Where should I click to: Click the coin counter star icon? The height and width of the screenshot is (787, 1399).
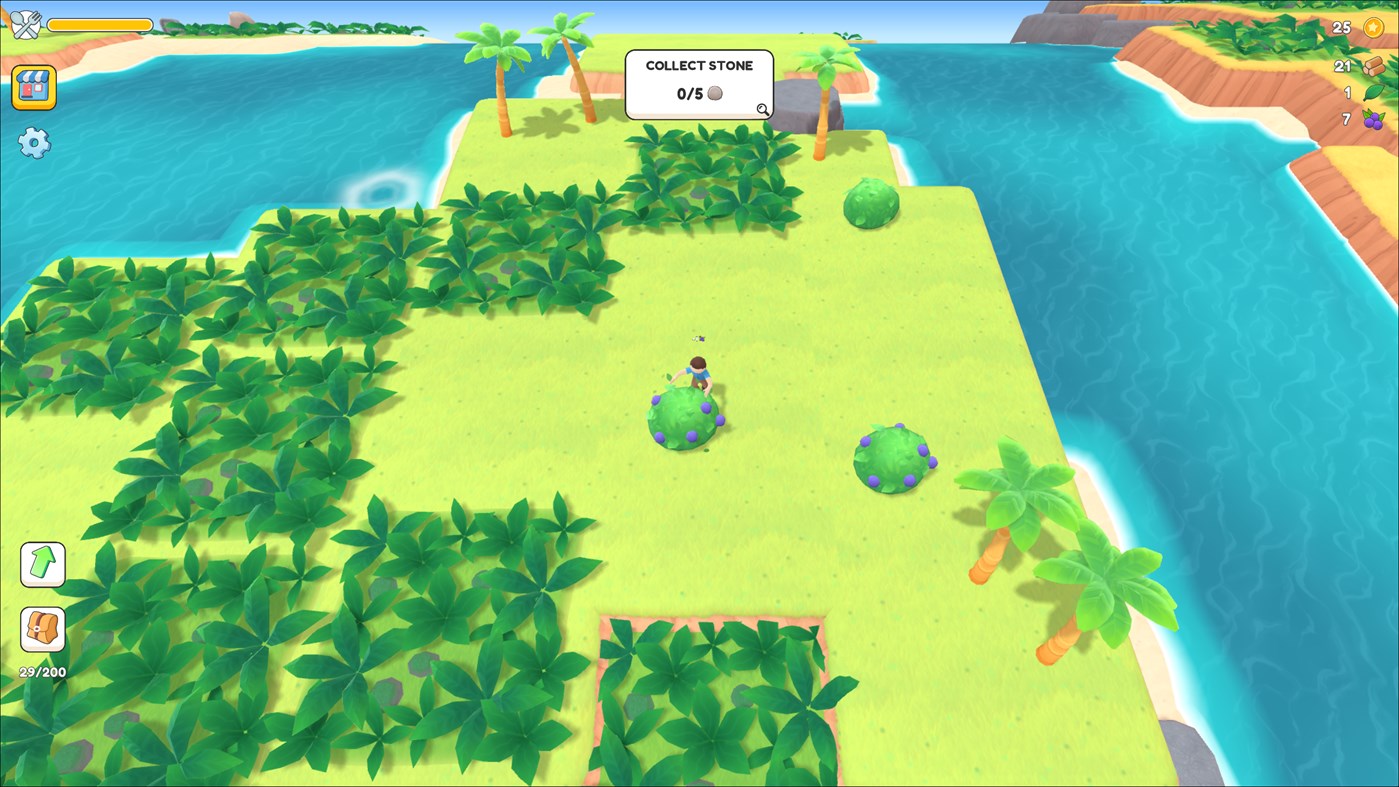1372,27
